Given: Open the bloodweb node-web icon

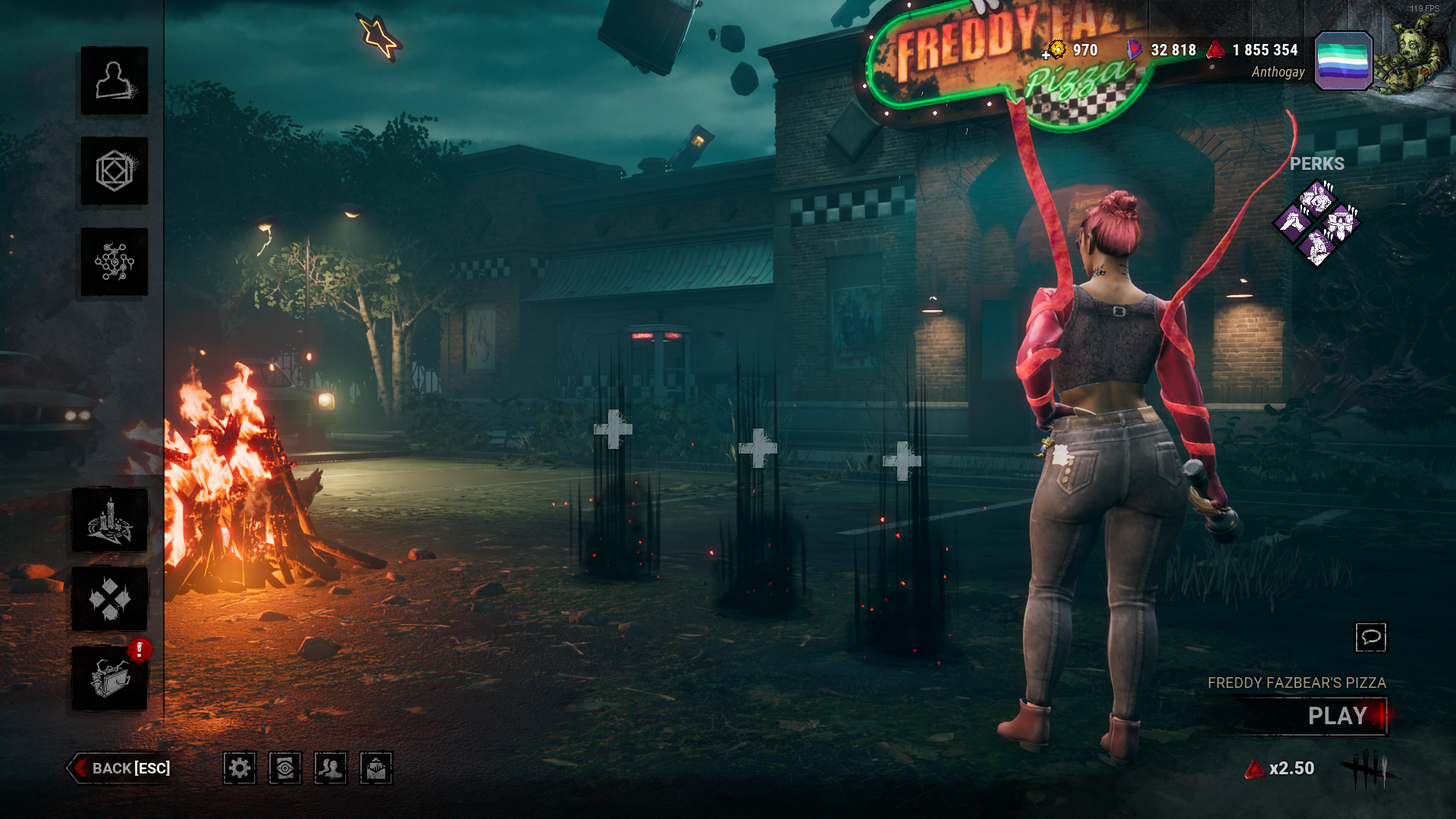Looking at the screenshot, I should (113, 261).
